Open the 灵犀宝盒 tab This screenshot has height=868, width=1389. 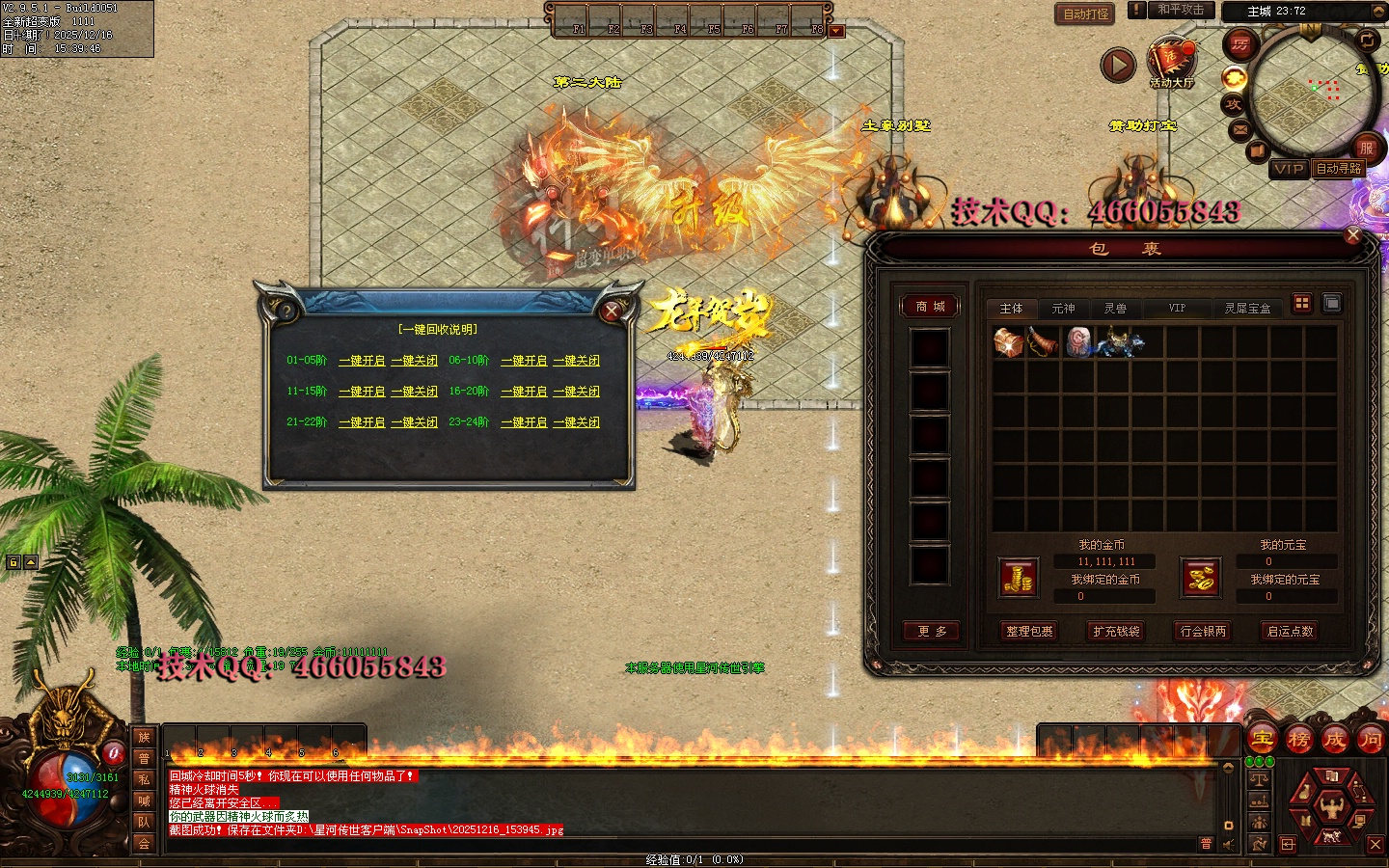click(1247, 309)
